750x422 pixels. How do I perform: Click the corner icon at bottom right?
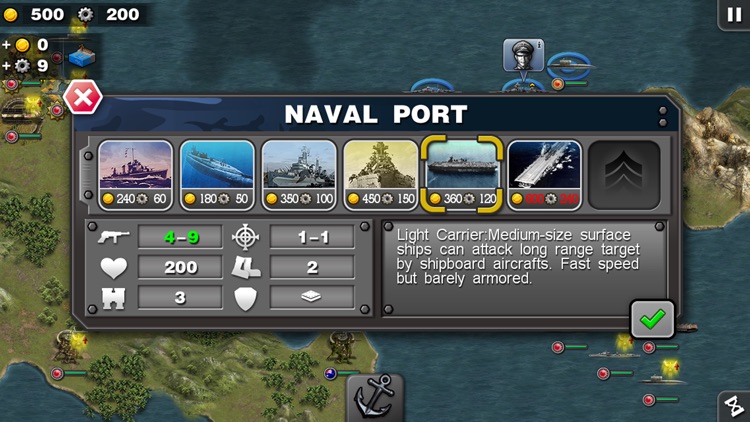pos(734,406)
